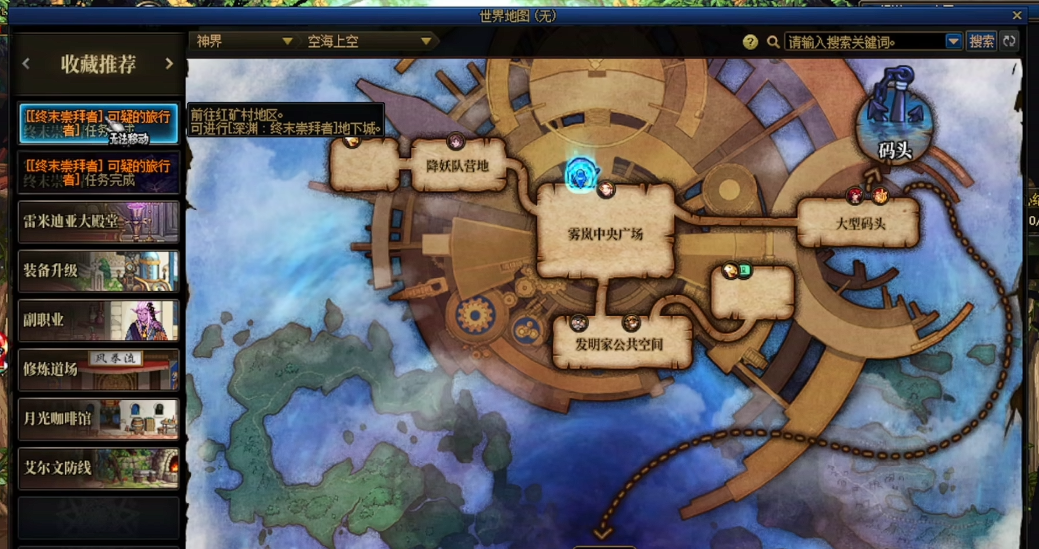The height and width of the screenshot is (549, 1039).
Task: Close the 世界地图 world map window
Action: pyautogui.click(x=1017, y=16)
